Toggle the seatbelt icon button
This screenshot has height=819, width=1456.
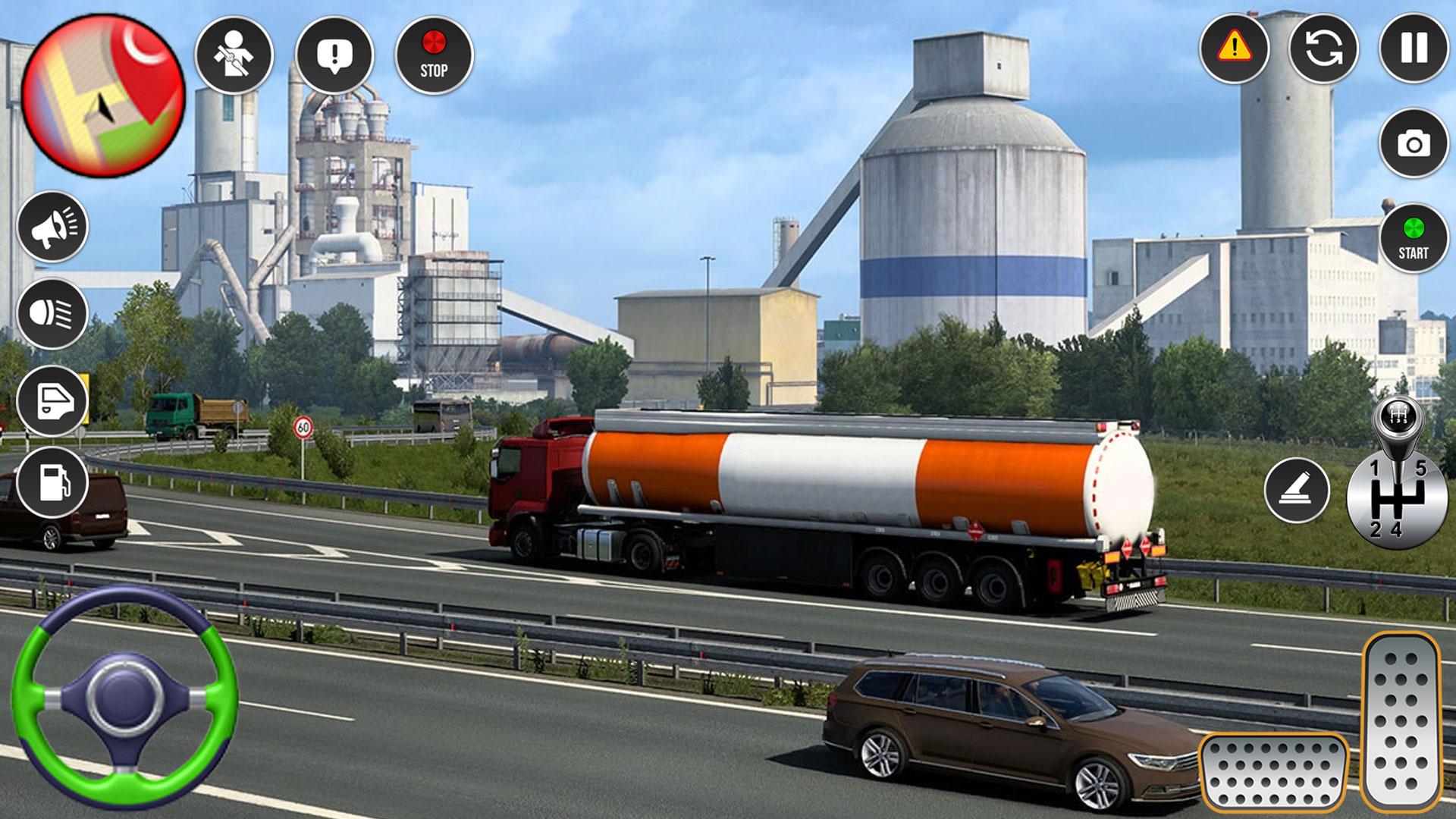click(234, 55)
